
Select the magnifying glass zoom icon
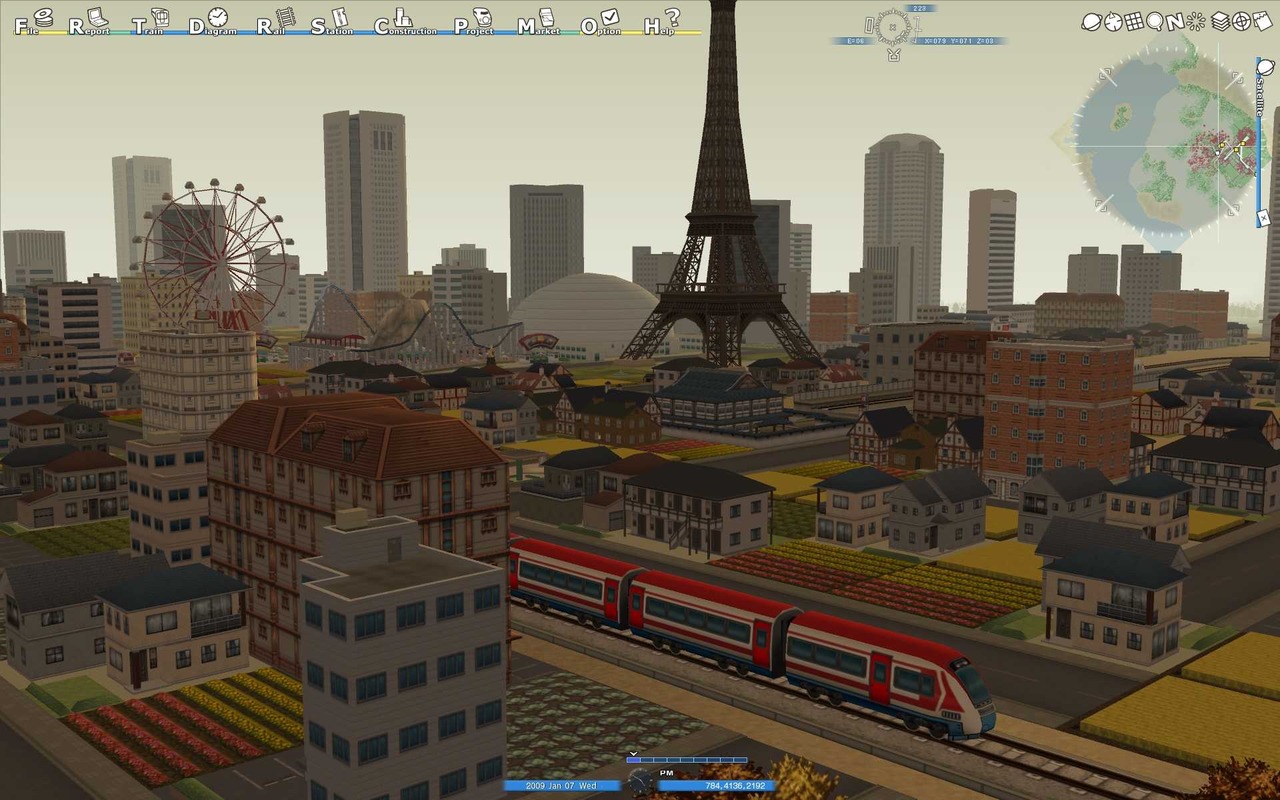click(1156, 20)
